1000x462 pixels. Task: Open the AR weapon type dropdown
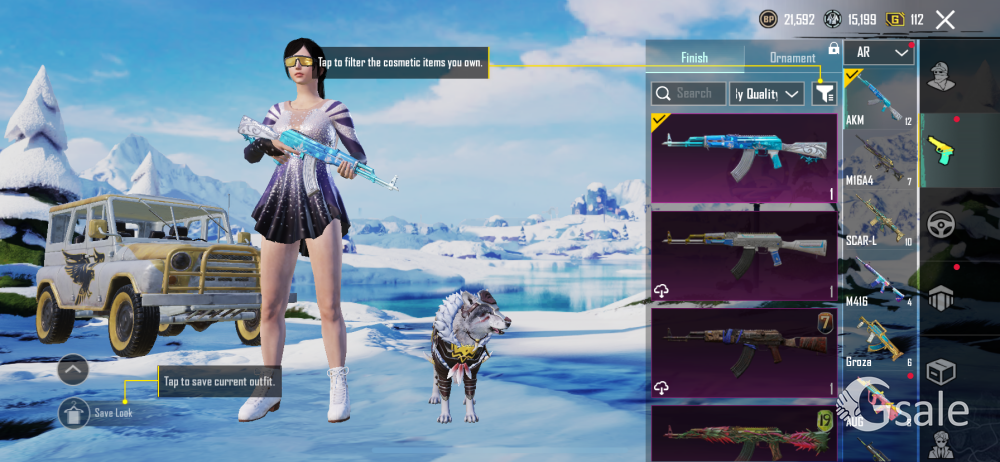pos(879,52)
